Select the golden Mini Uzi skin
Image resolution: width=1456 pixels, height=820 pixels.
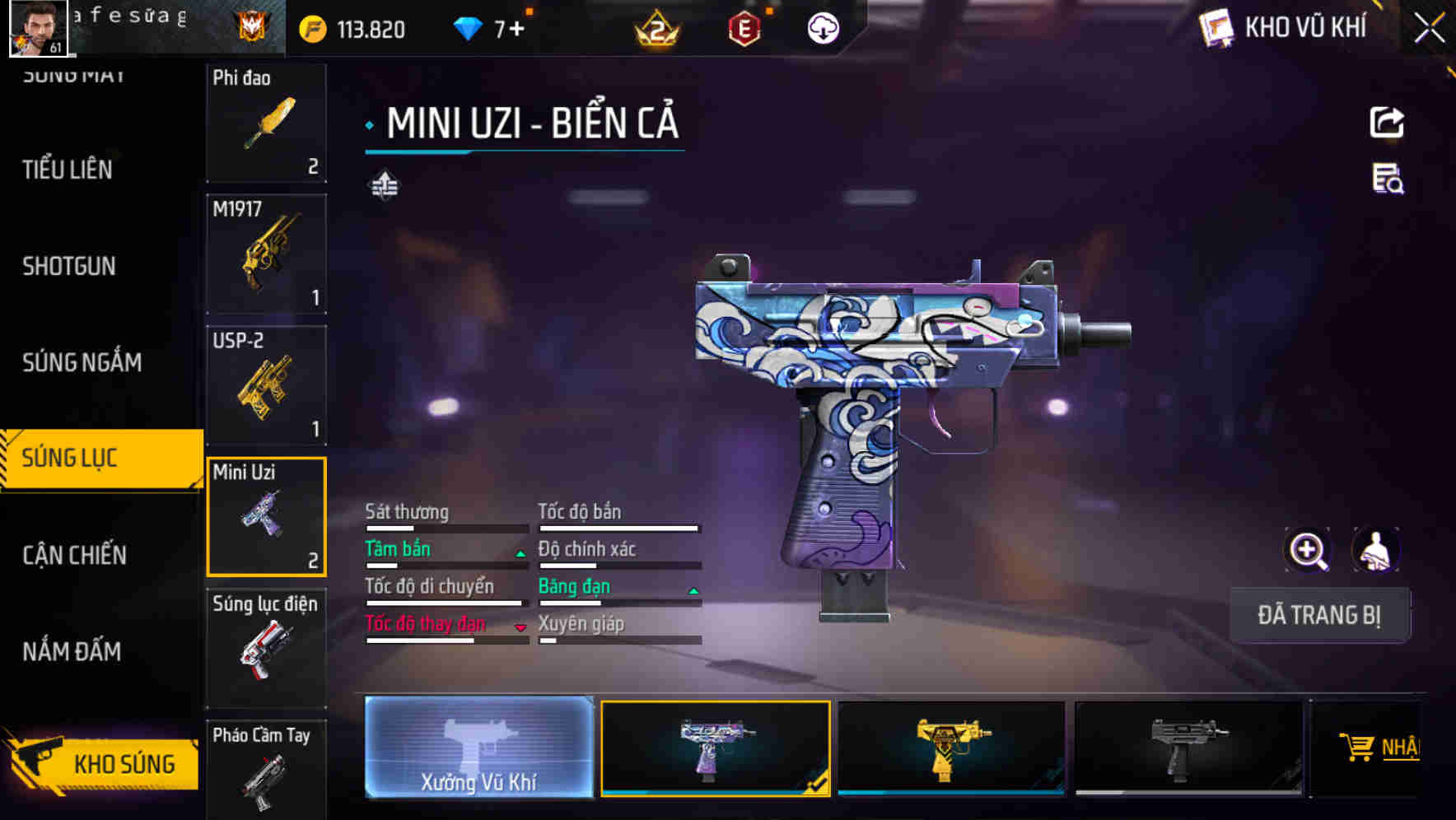coord(951,748)
